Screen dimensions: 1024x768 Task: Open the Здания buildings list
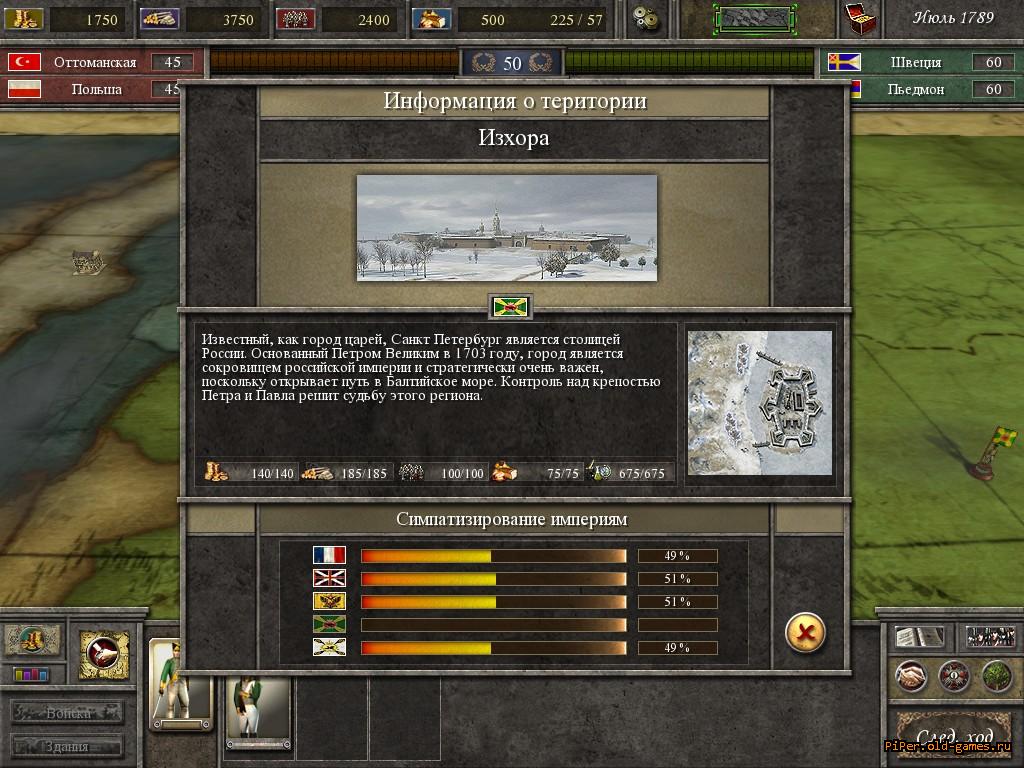pyautogui.click(x=68, y=746)
